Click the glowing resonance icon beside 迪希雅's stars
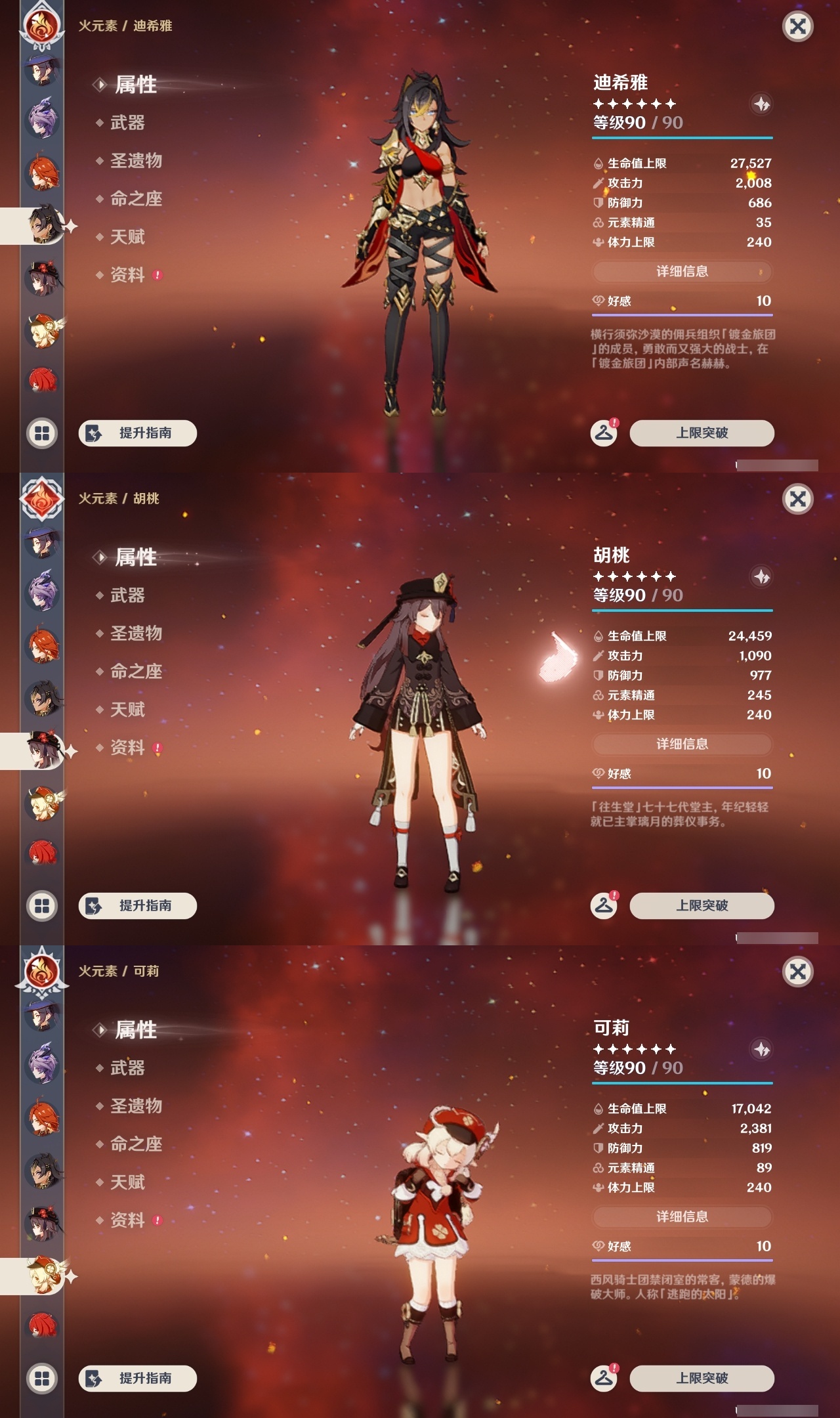 click(760, 104)
